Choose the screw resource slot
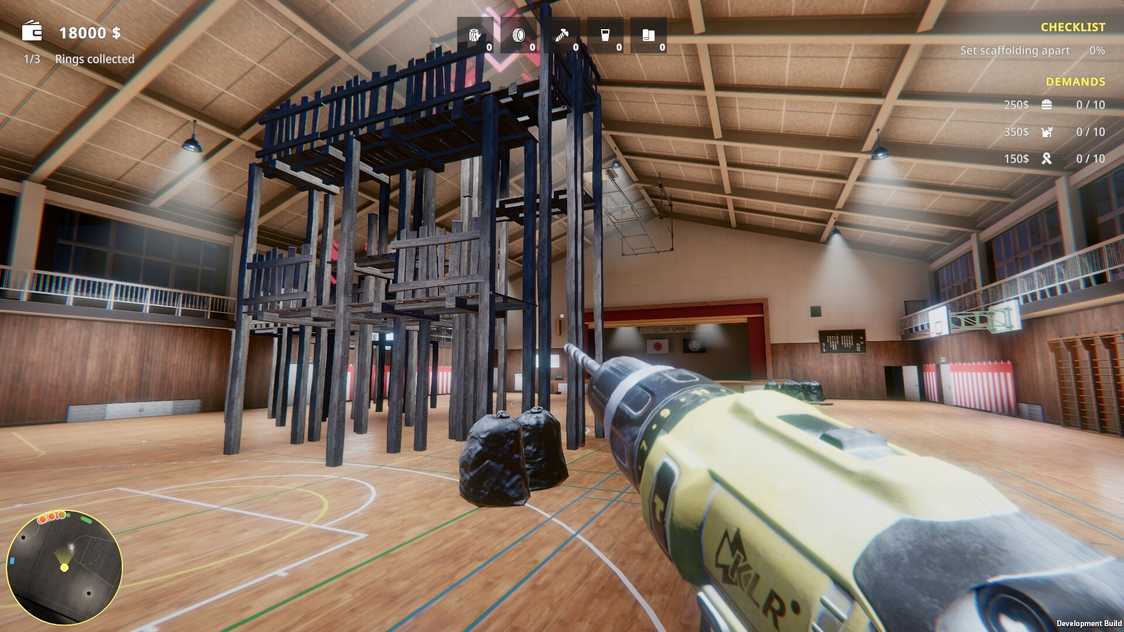The width and height of the screenshot is (1124, 632). pos(562,36)
